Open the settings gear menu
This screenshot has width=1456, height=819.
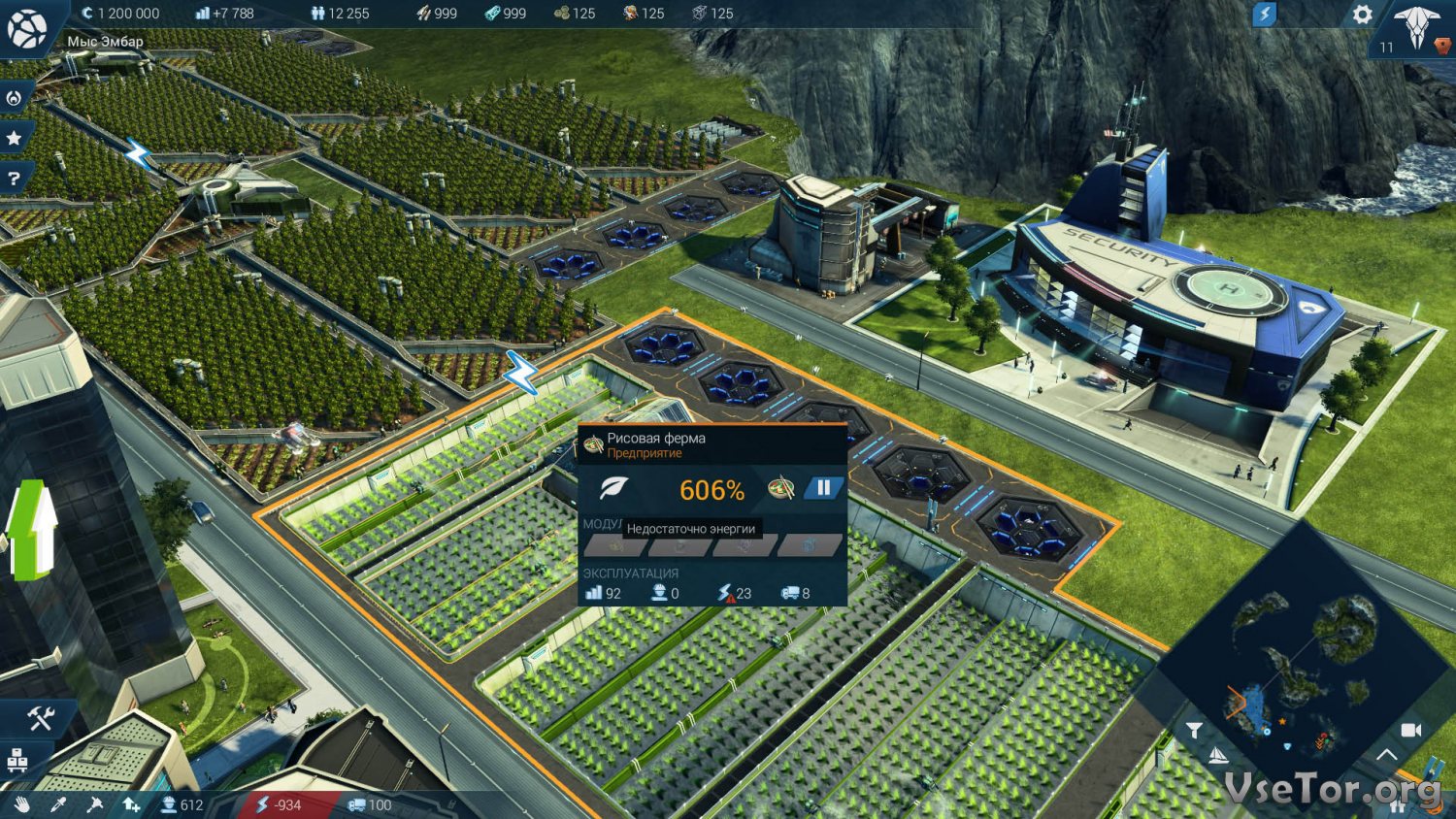point(1363,15)
